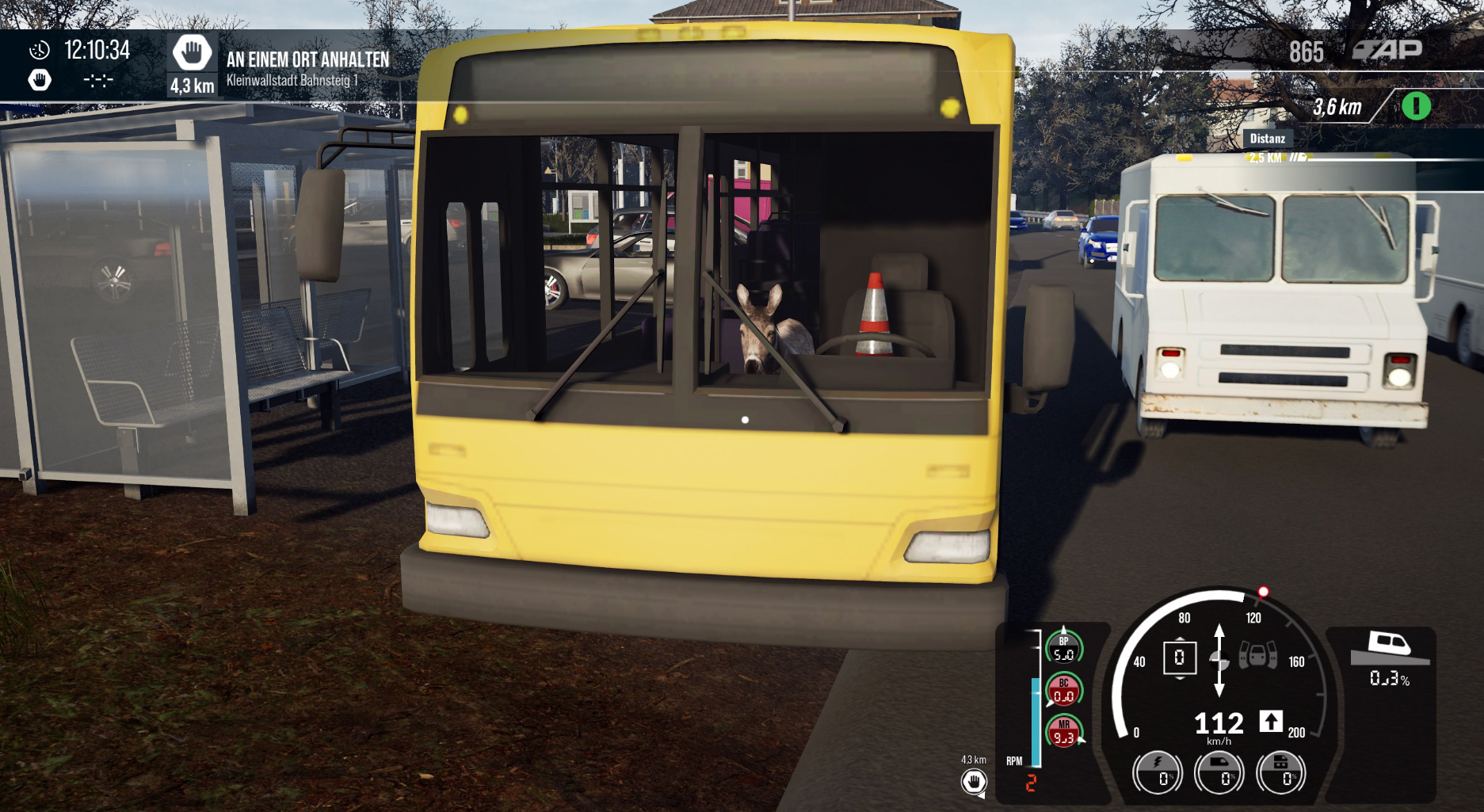Viewport: 1484px width, 812px height.
Task: Select the Distanz label tag
Action: 1267,139
